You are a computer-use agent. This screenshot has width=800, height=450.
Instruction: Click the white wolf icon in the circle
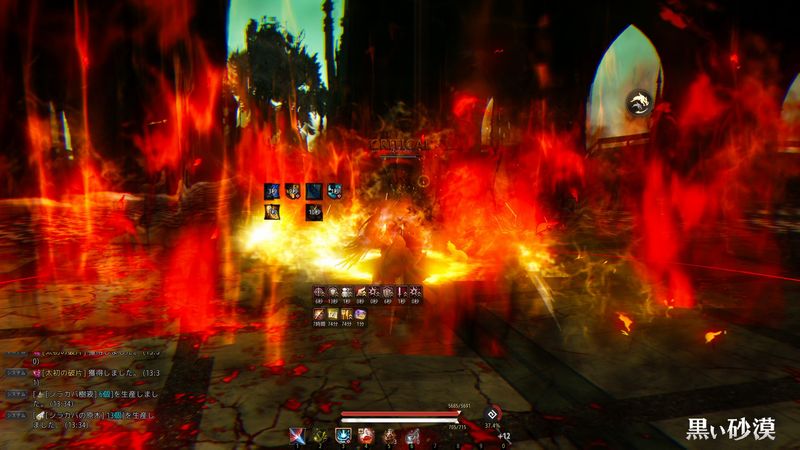(x=637, y=100)
